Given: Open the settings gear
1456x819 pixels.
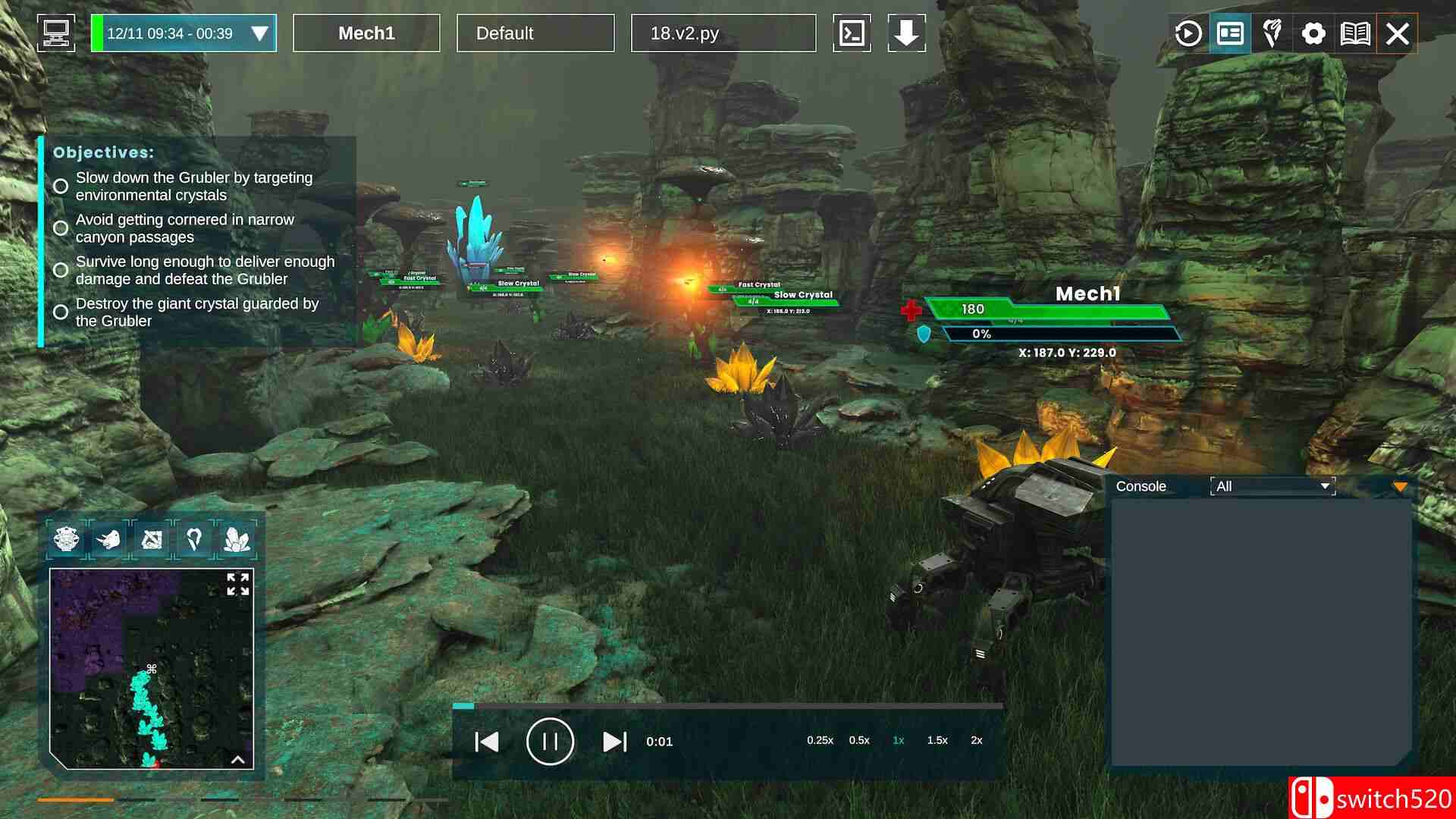Looking at the screenshot, I should [1313, 33].
